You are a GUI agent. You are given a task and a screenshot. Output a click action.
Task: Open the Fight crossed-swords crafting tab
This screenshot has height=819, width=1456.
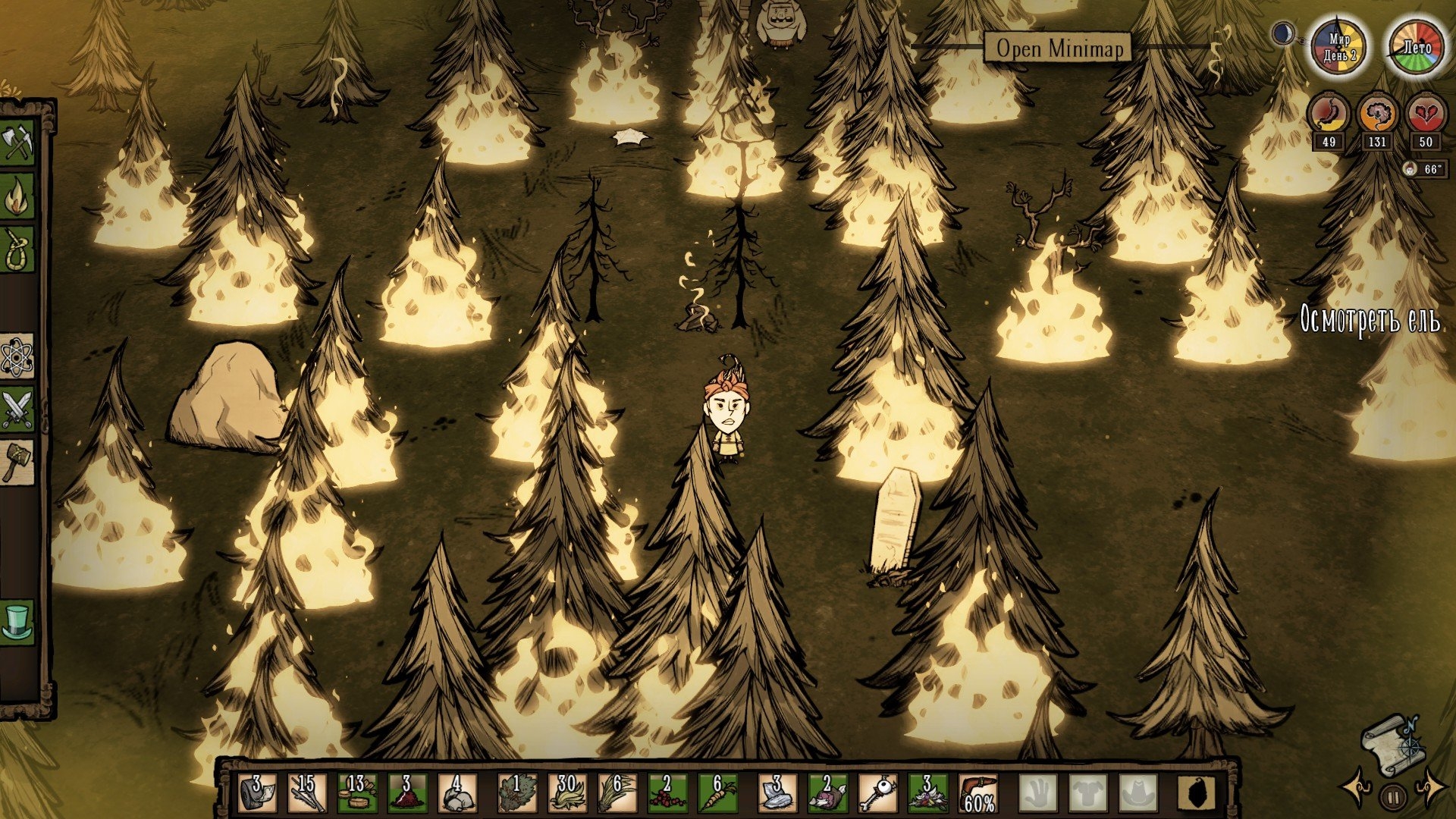click(x=17, y=409)
